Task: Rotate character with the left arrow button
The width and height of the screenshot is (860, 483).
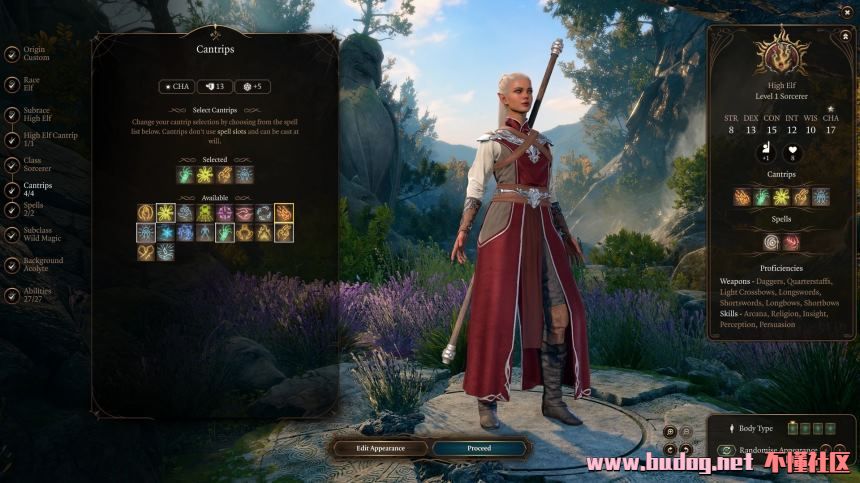Action: [671, 450]
